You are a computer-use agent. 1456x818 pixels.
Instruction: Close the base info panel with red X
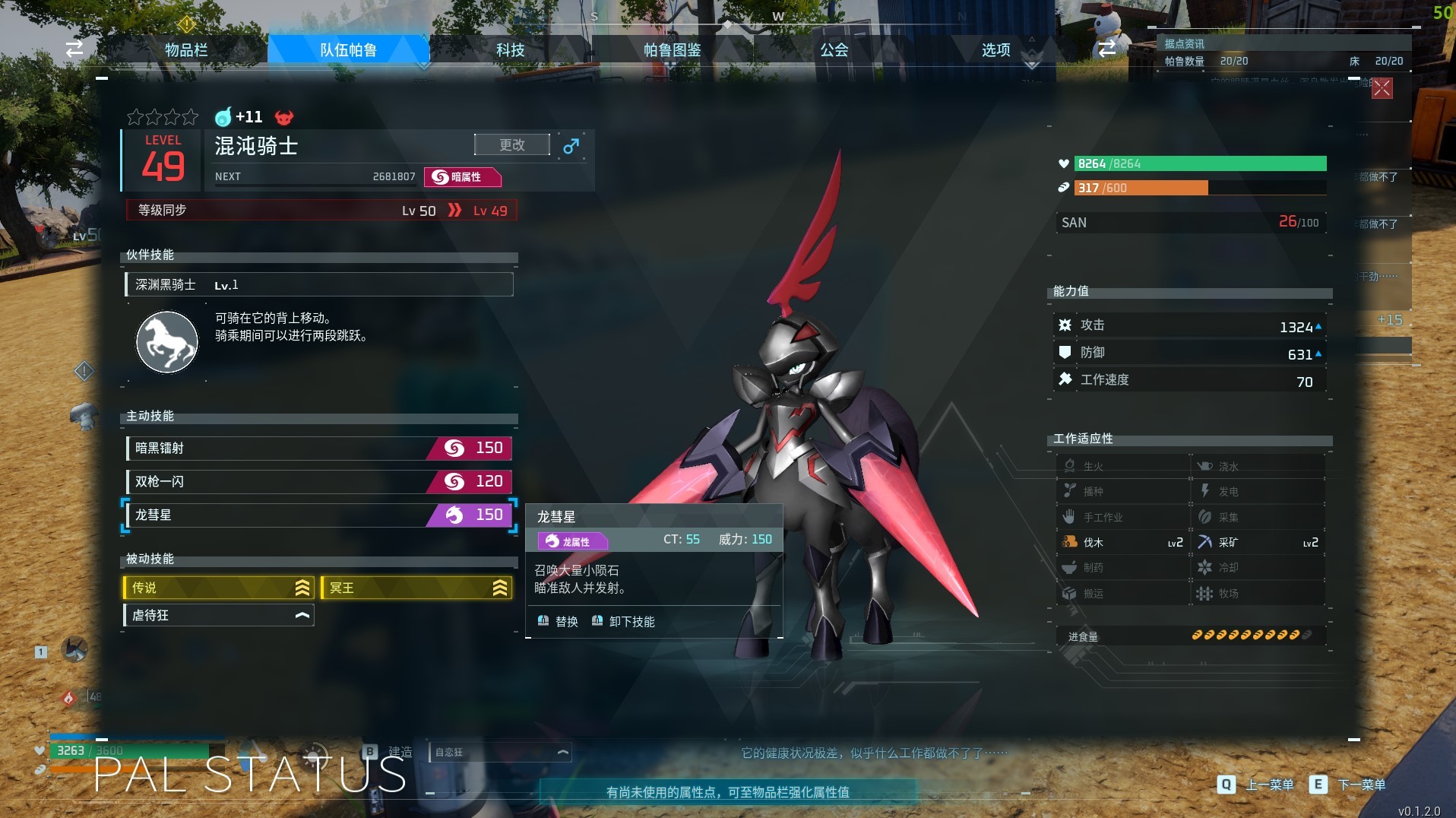[1382, 88]
